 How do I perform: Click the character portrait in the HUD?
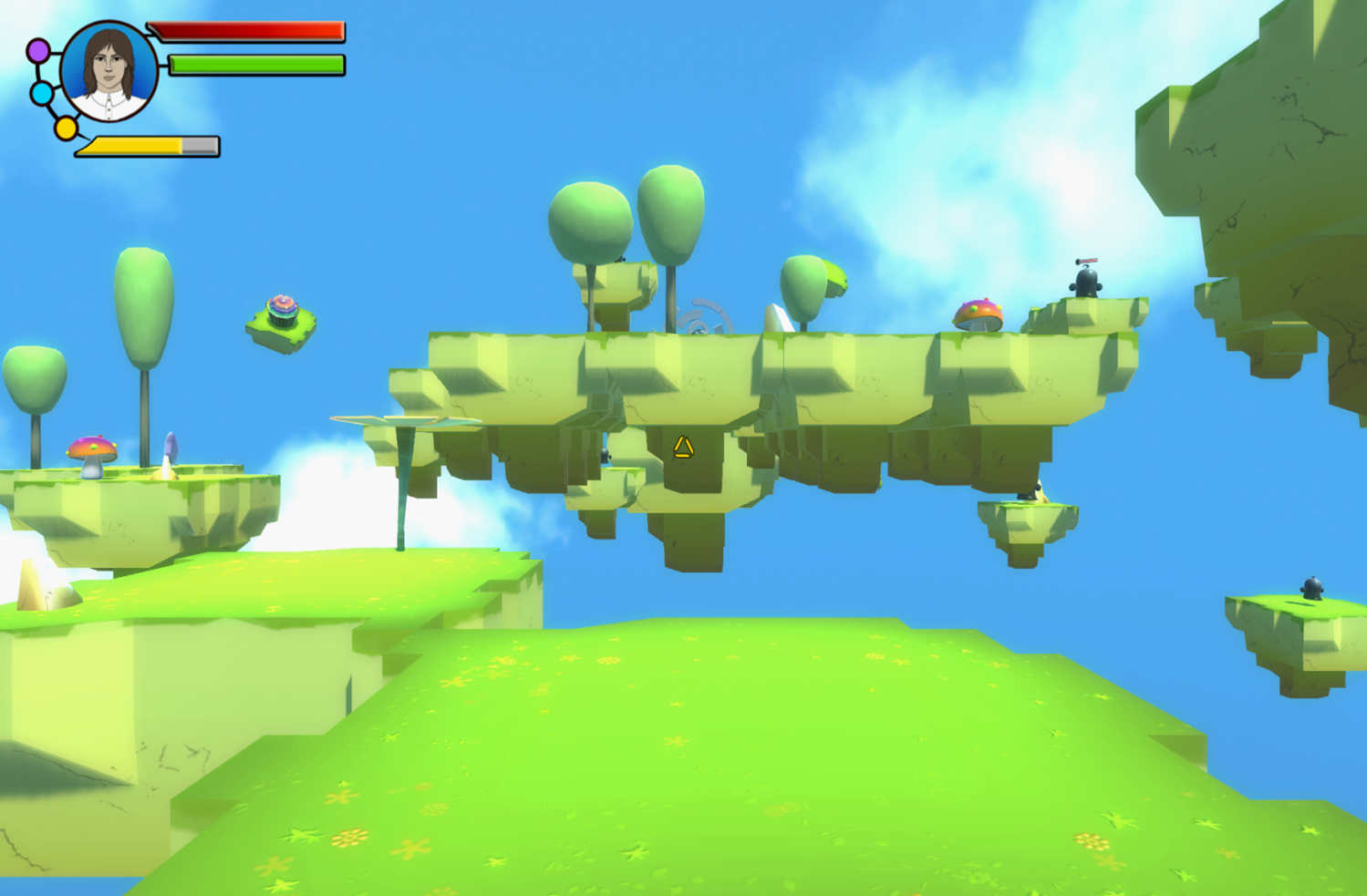click(109, 72)
